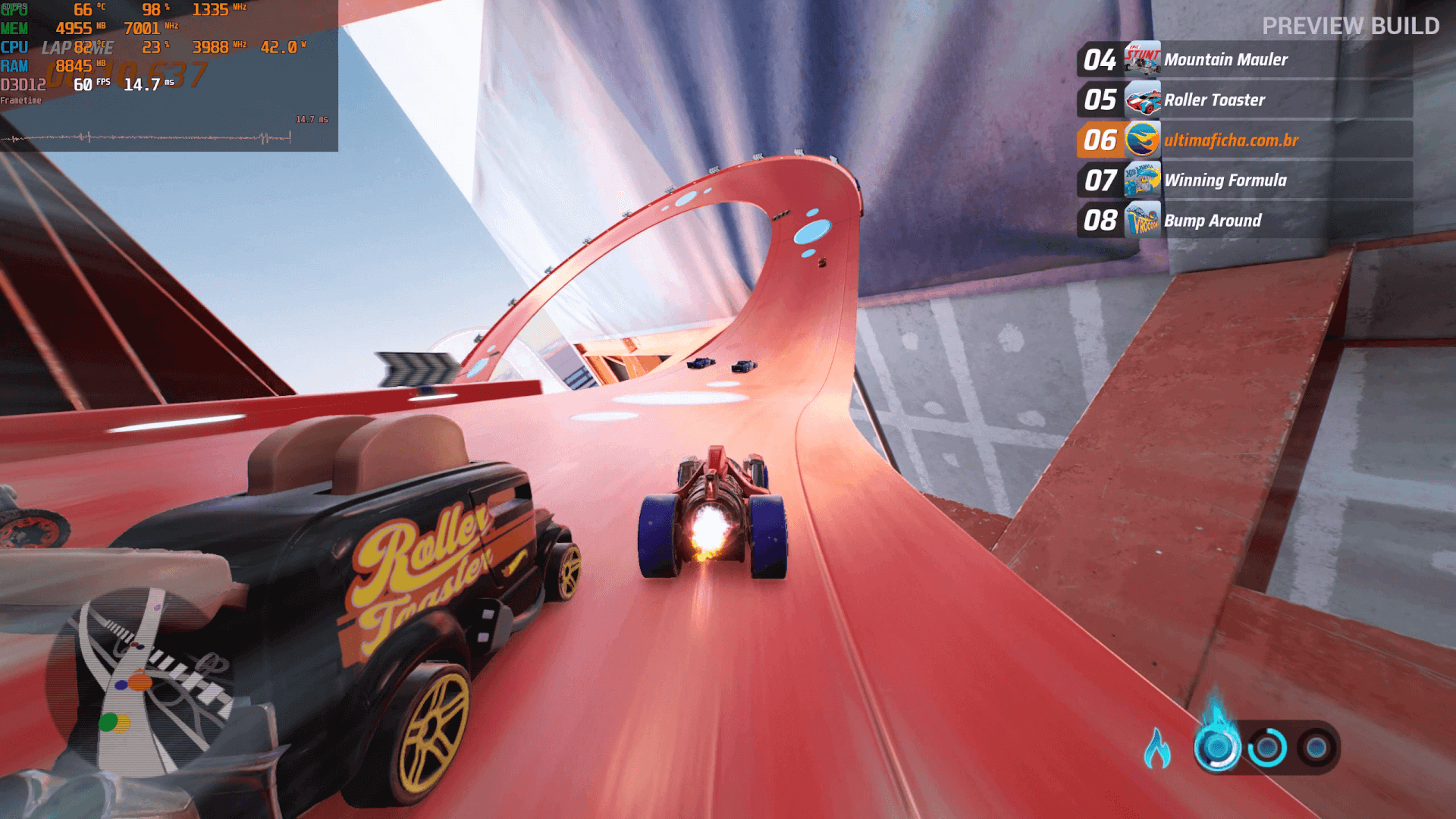Pick the Winning Formula standings row
The height and width of the screenshot is (819, 1456).
(1244, 180)
